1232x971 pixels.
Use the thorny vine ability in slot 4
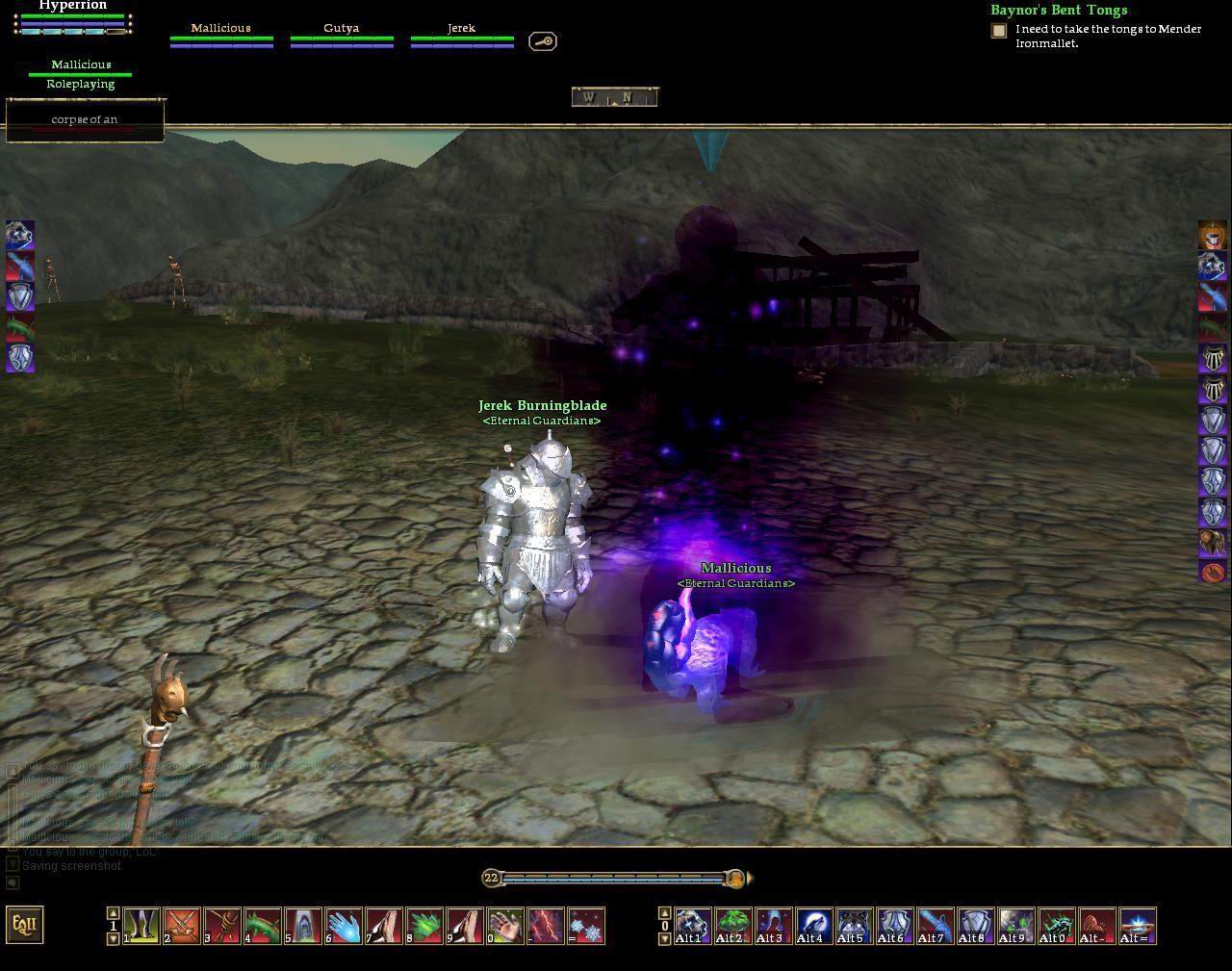coord(263,926)
